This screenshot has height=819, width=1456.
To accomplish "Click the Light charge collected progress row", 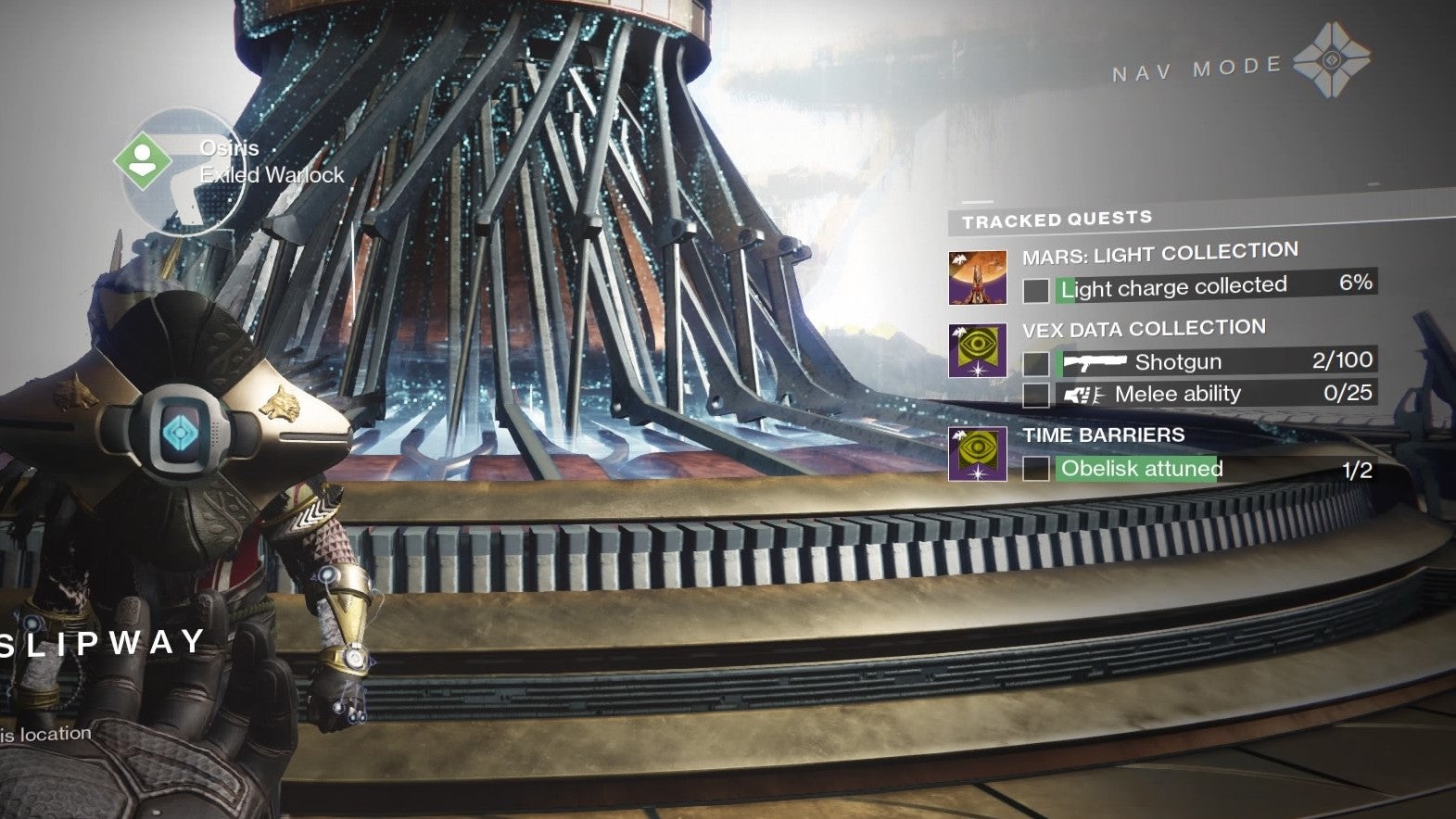I will coord(1214,286).
